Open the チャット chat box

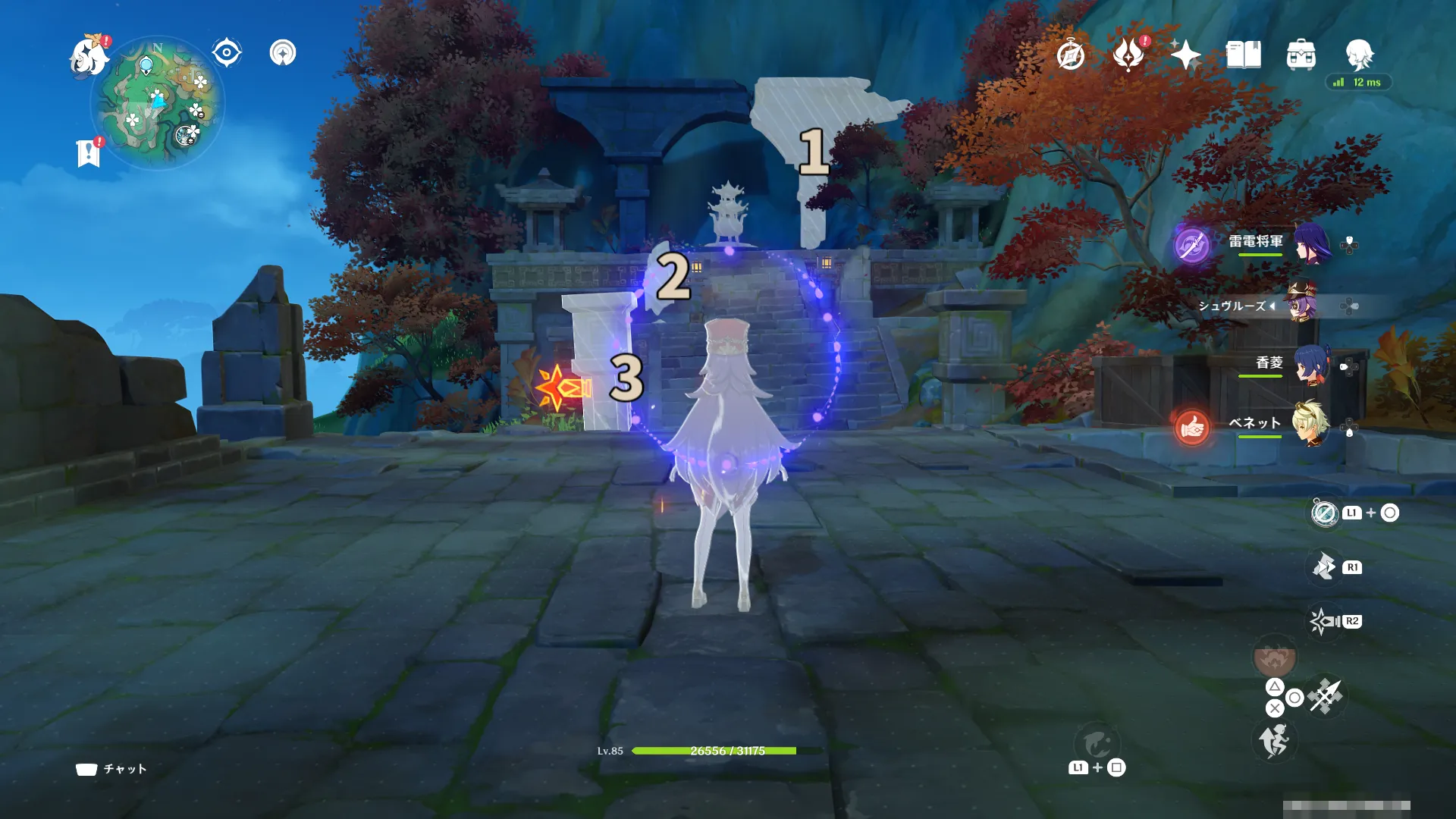112,769
